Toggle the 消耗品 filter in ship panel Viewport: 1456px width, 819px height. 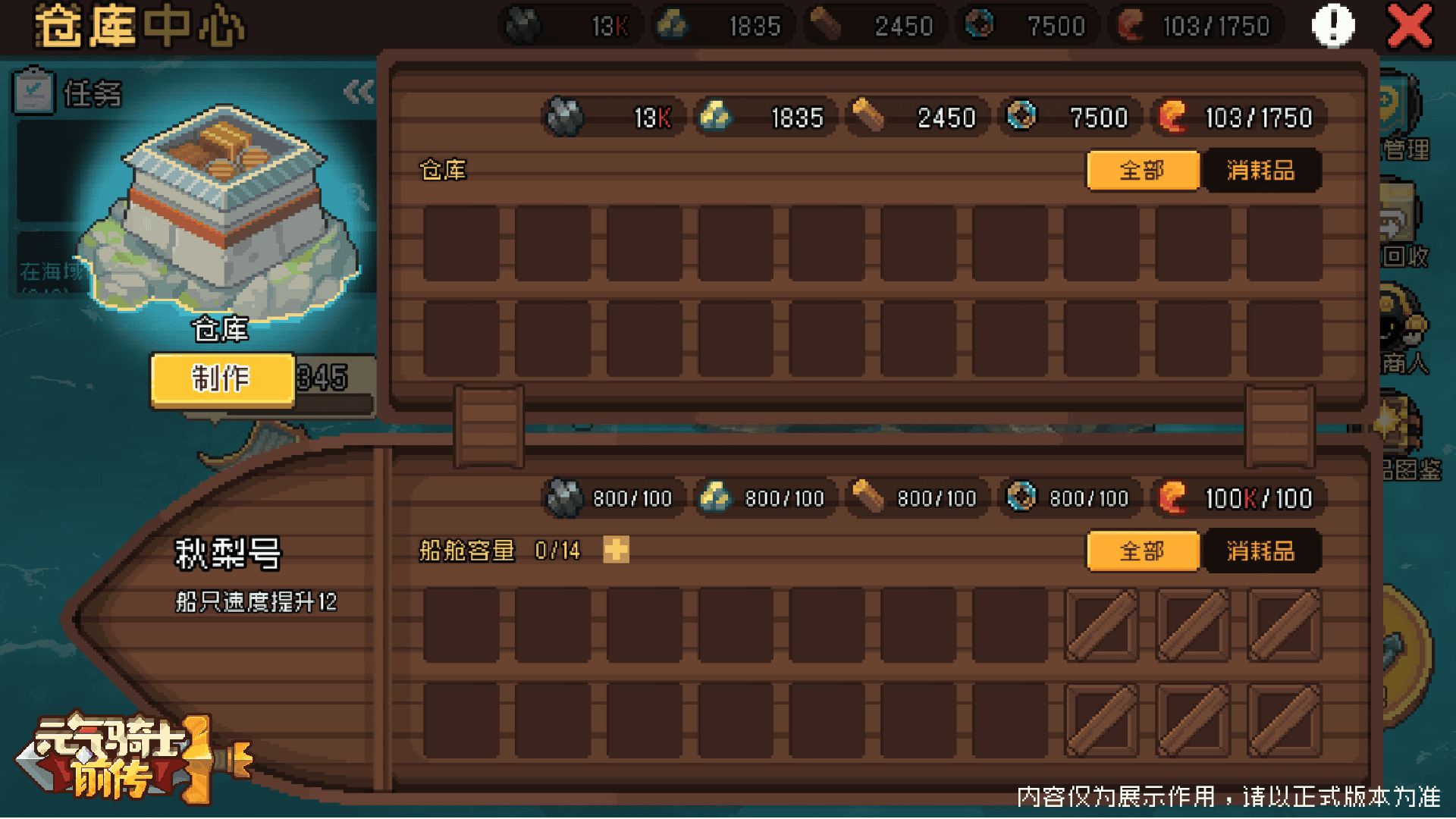click(x=1261, y=551)
